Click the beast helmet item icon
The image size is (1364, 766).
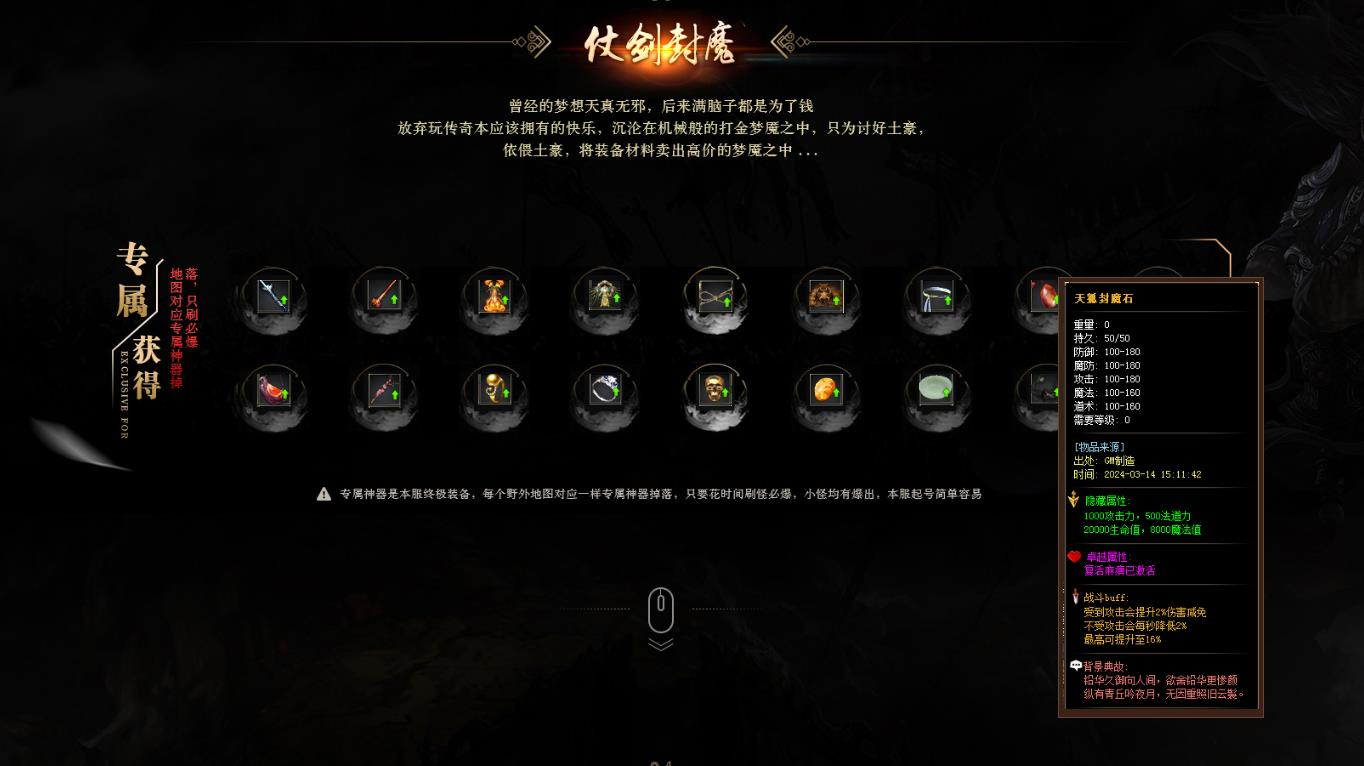pyautogui.click(x=825, y=297)
